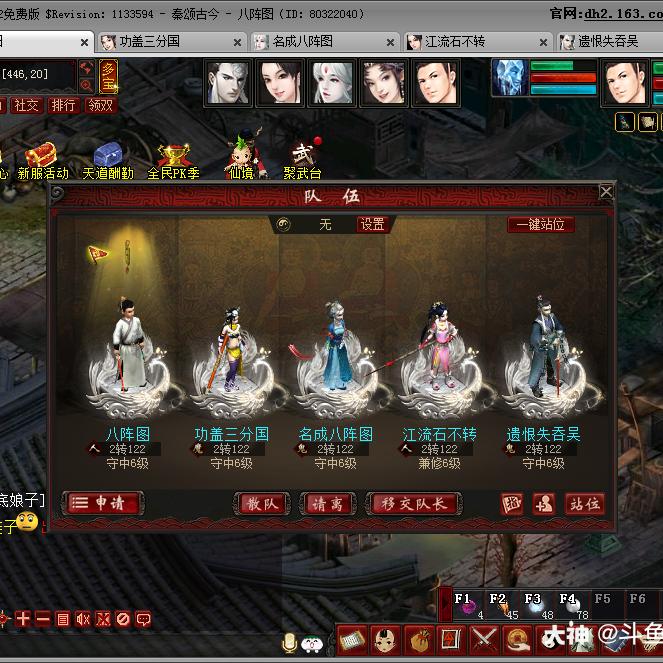This screenshot has width=663, height=663.
Task: Open the 全民PK季 trophy icon
Action: [x=174, y=158]
